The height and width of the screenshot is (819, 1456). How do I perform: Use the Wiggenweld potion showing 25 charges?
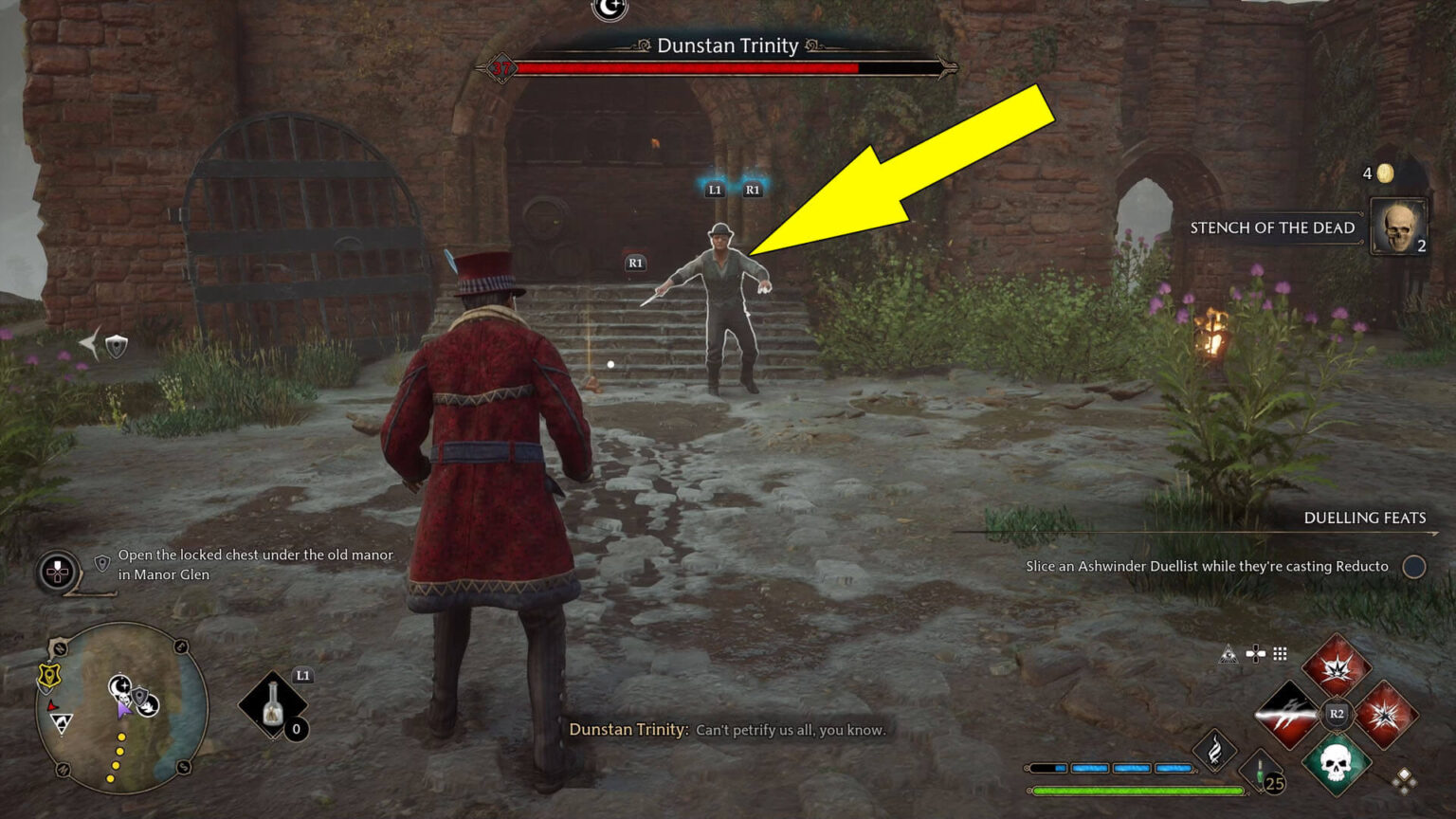[1261, 771]
